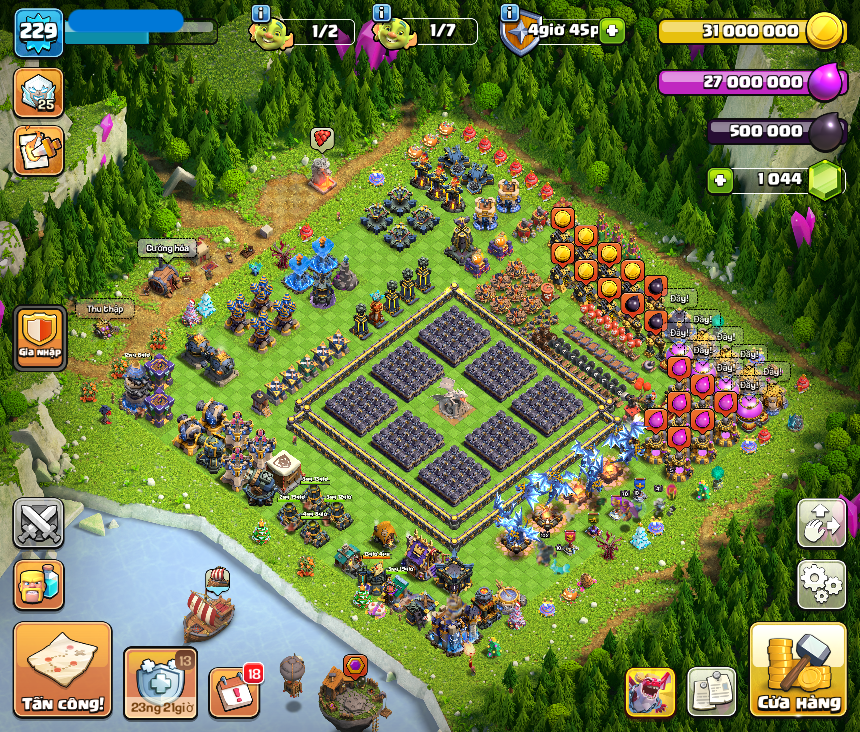Open the events calendar with 18 badge

[x=233, y=691]
